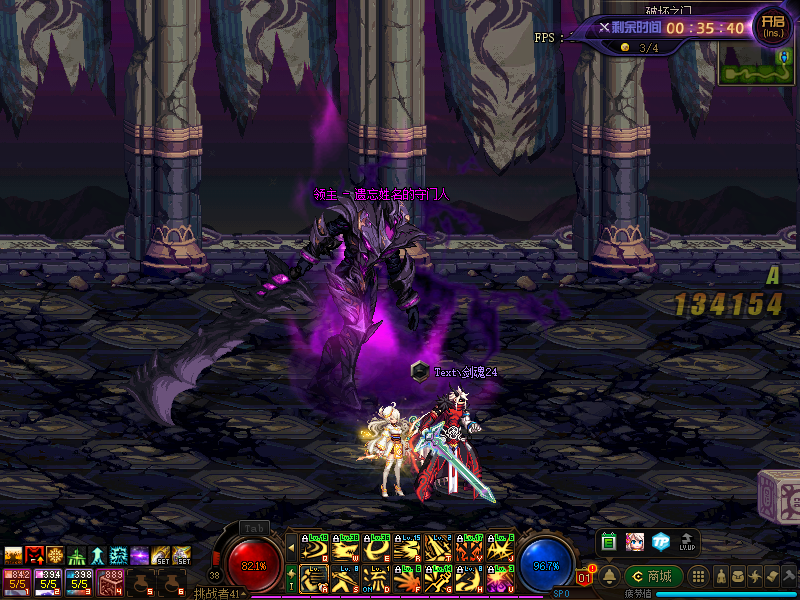The width and height of the screenshot is (800, 600).
Task: Click the round 开启 (Ins.) button
Action: 772,26
